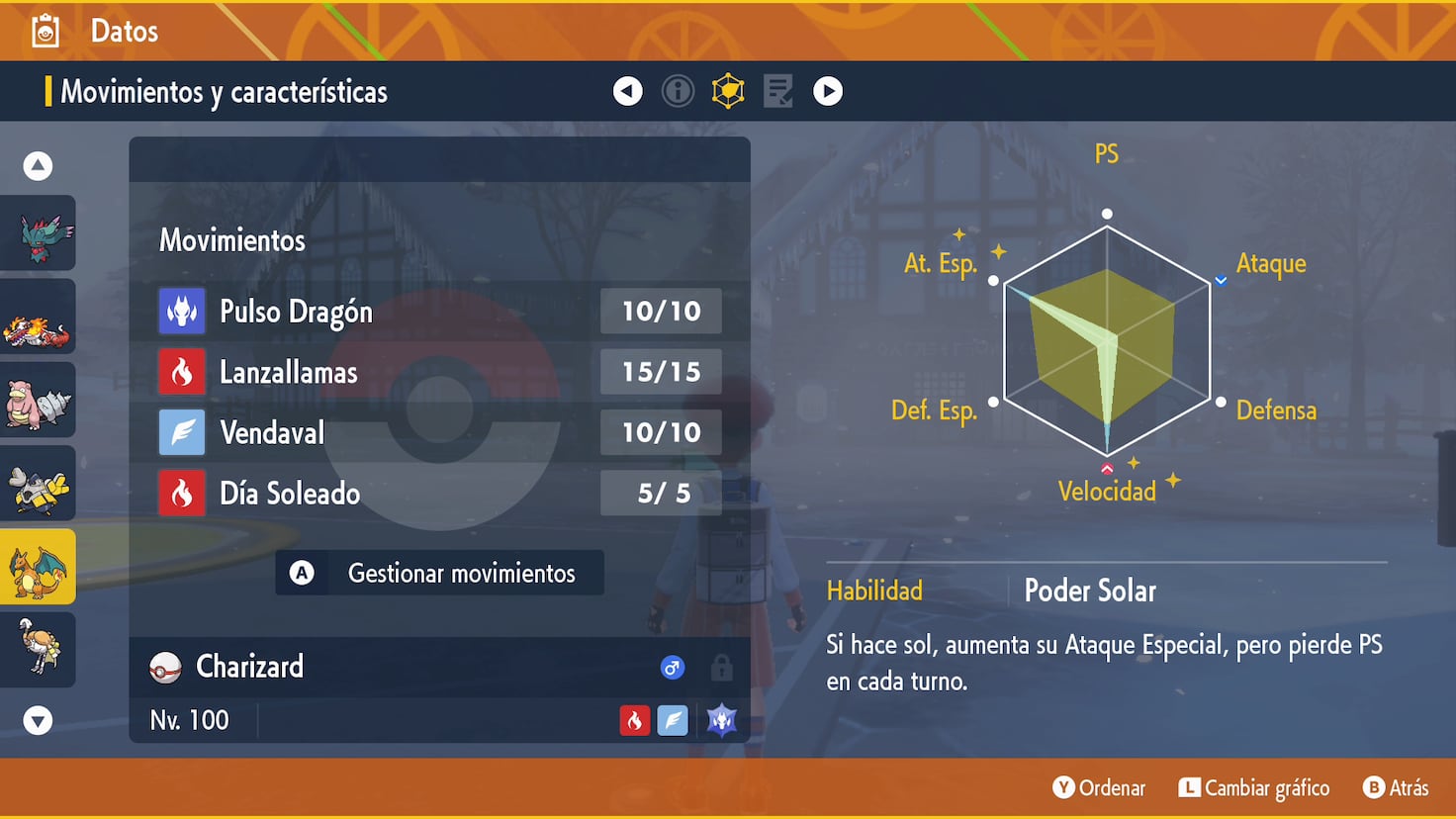This screenshot has height=819, width=1456.
Task: Click the Dragon-type icon beside Pulso Dragón
Action: tap(181, 311)
